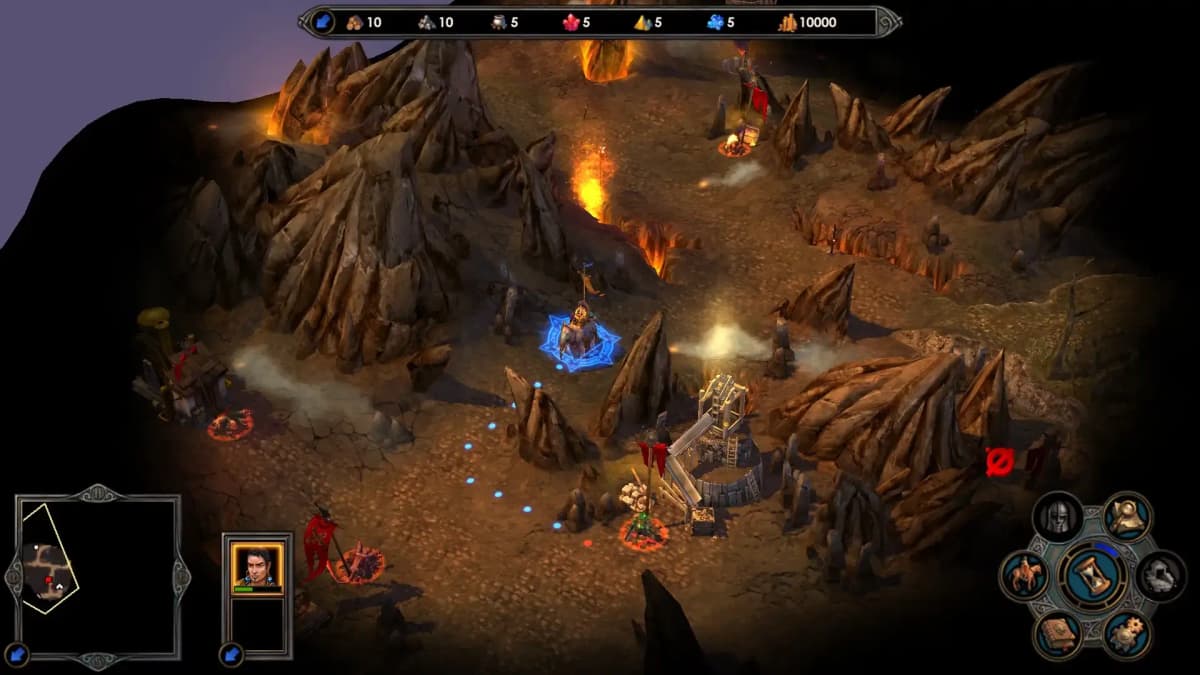Click the greyed-out stone building icon
The height and width of the screenshot is (675, 1200).
1161,576
